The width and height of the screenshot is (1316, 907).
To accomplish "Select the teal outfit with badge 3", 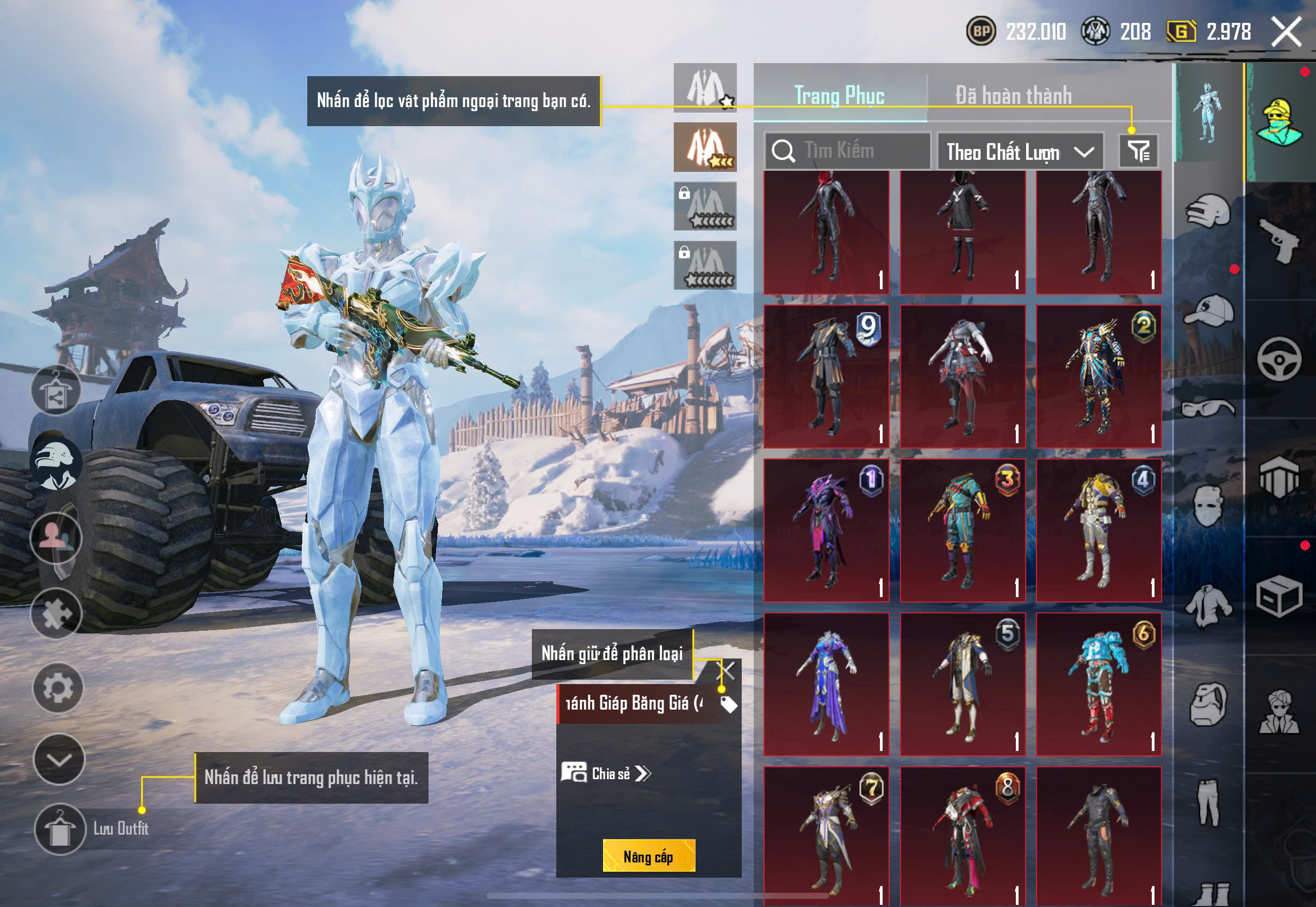I will pos(963,530).
